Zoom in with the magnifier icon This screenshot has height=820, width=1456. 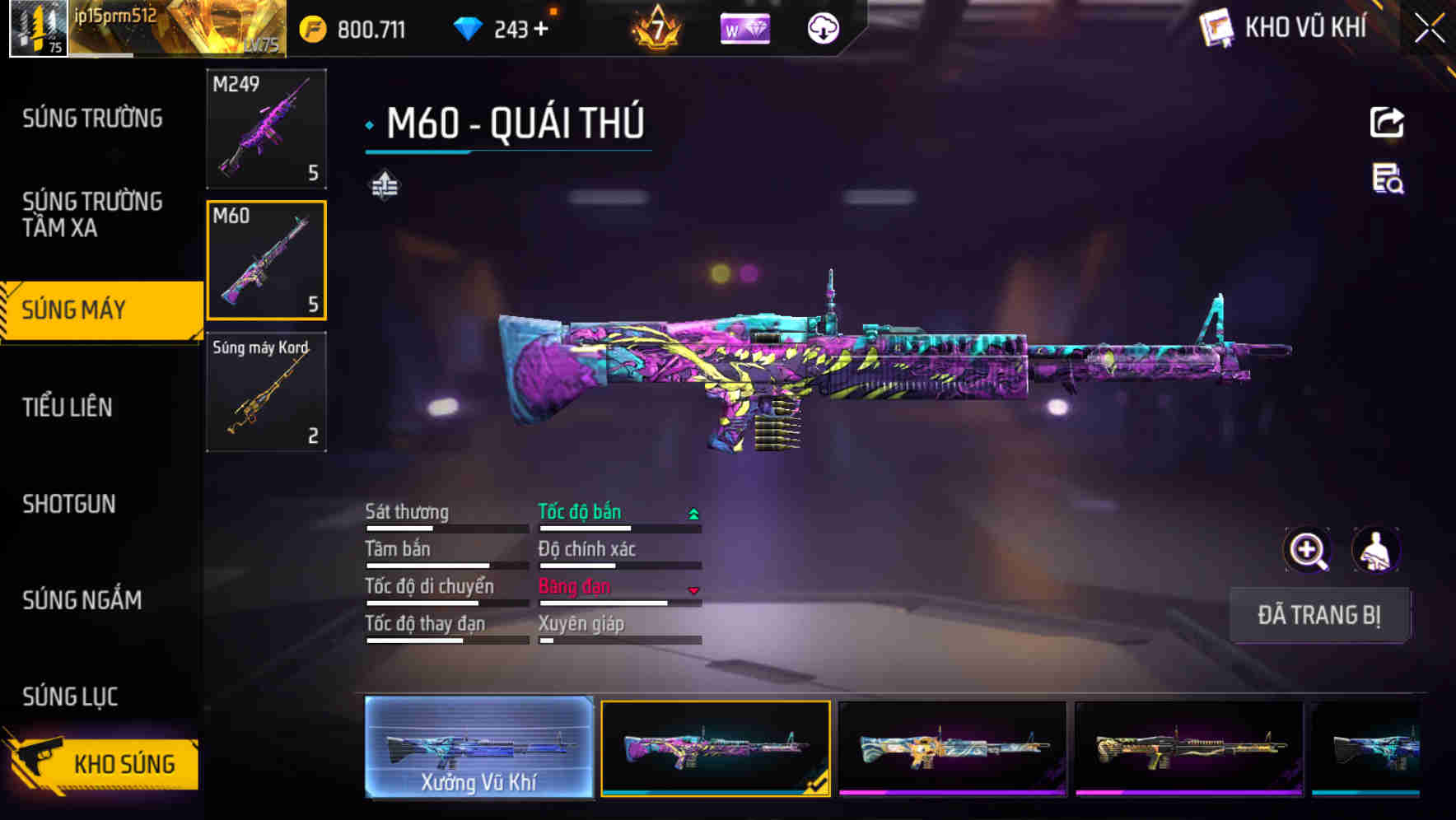[1307, 550]
